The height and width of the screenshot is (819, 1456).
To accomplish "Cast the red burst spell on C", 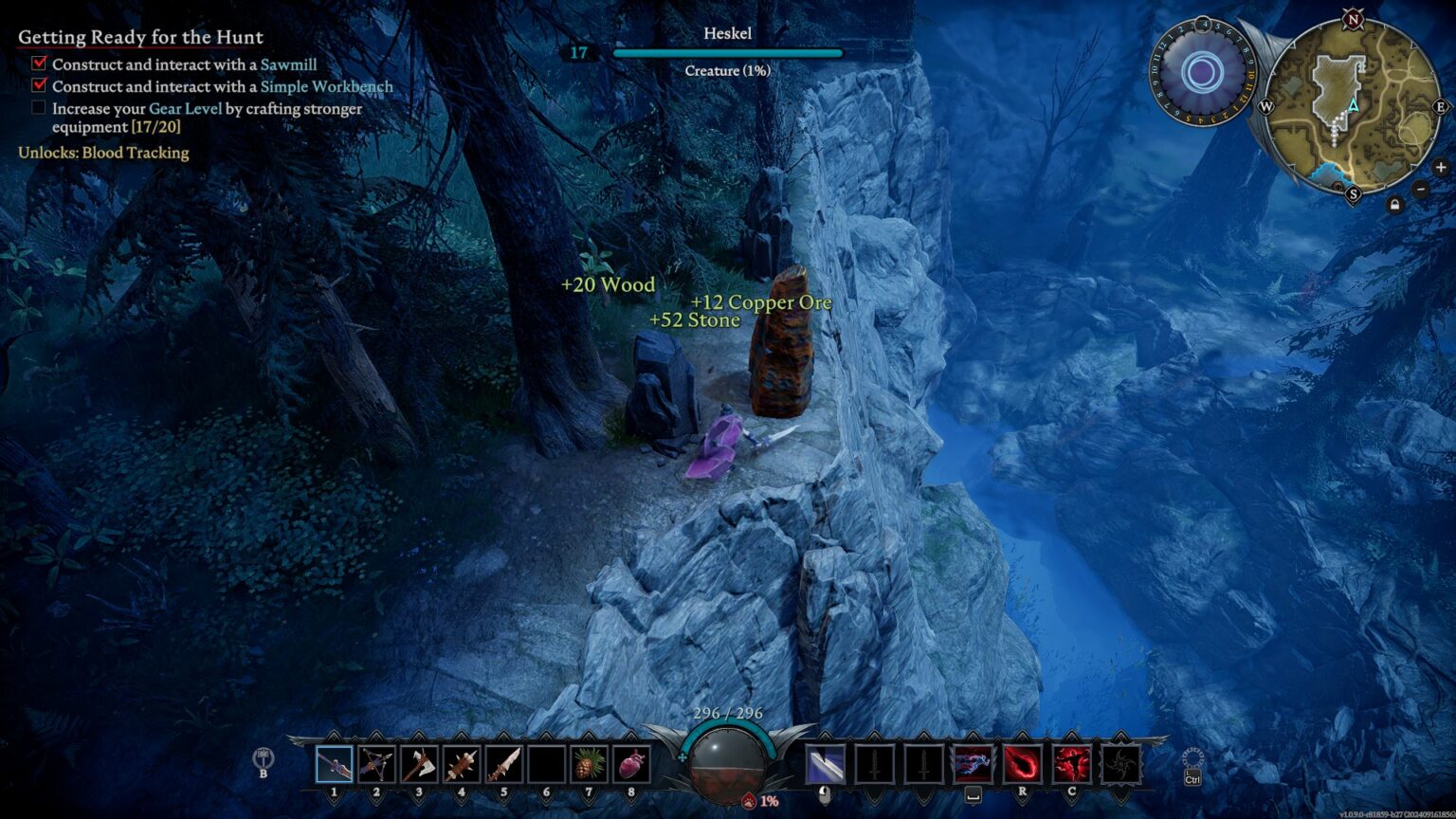I will (1071, 764).
